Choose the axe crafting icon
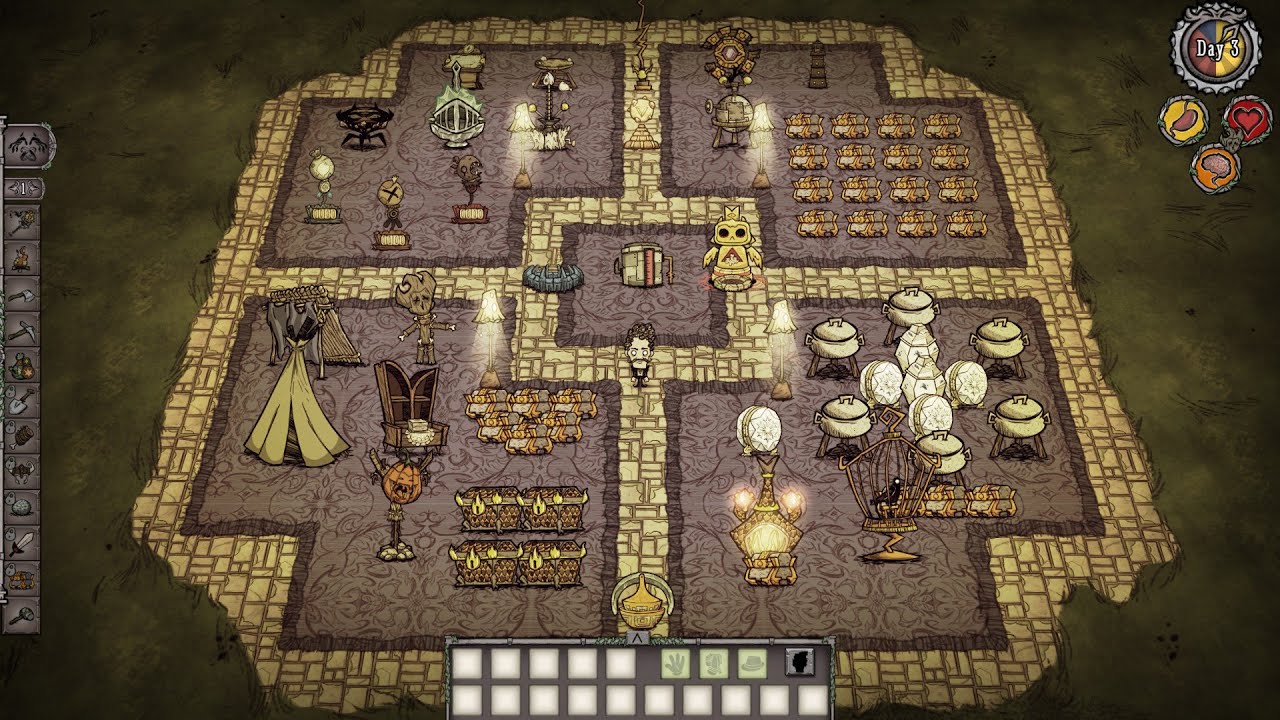Image resolution: width=1280 pixels, height=720 pixels. pyautogui.click(x=23, y=294)
